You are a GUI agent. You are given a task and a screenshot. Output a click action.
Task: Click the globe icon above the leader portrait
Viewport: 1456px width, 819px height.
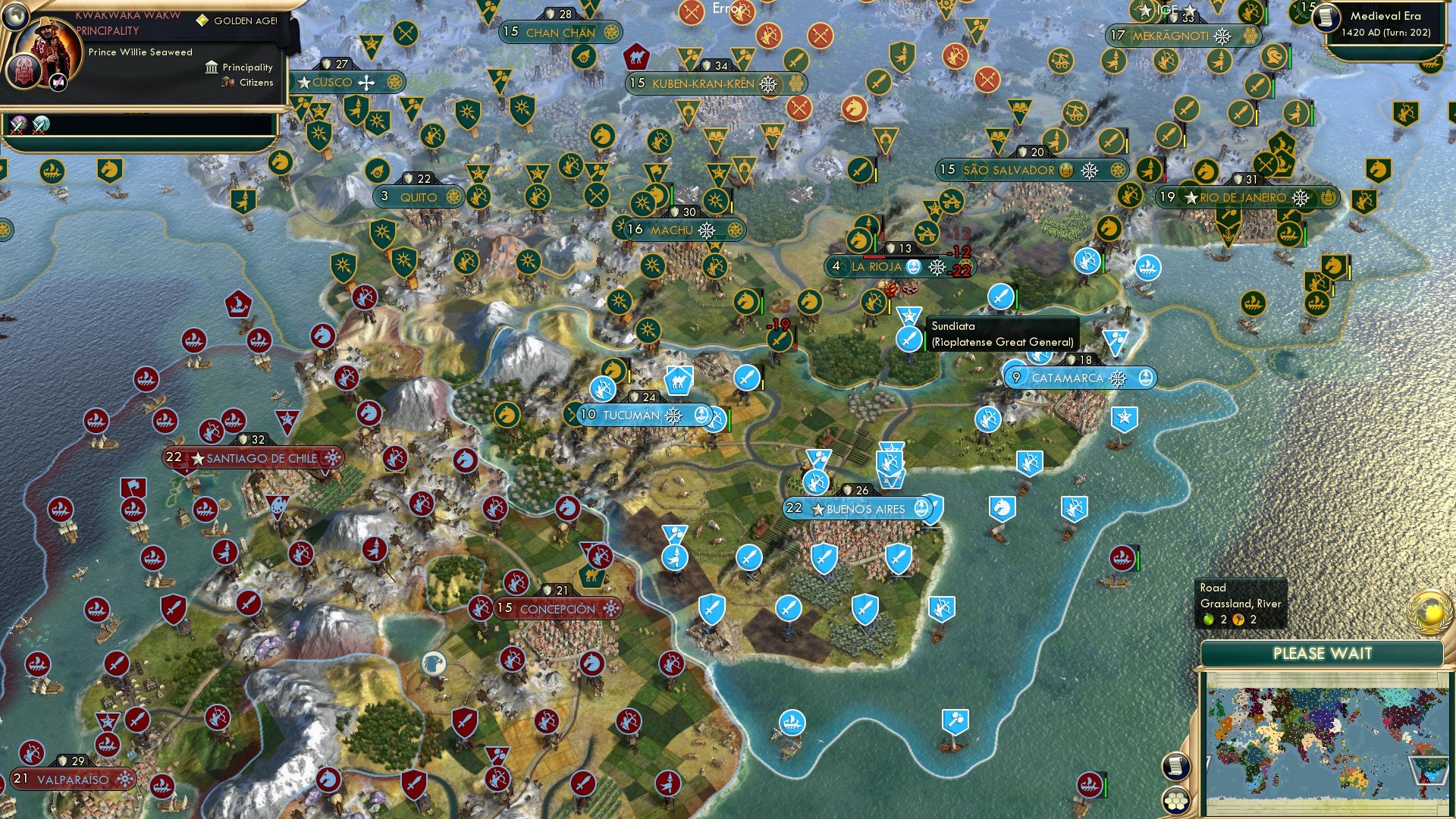pos(15,14)
